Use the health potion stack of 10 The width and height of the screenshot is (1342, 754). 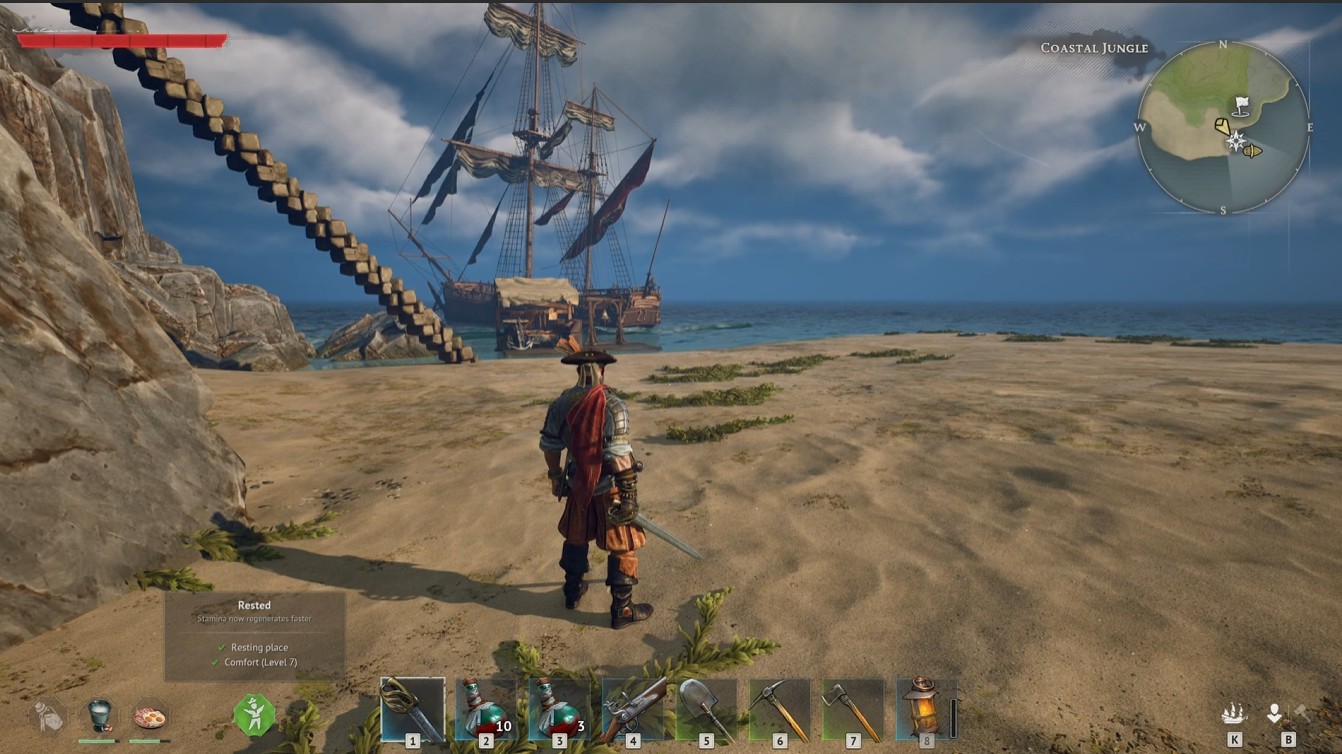click(x=486, y=709)
